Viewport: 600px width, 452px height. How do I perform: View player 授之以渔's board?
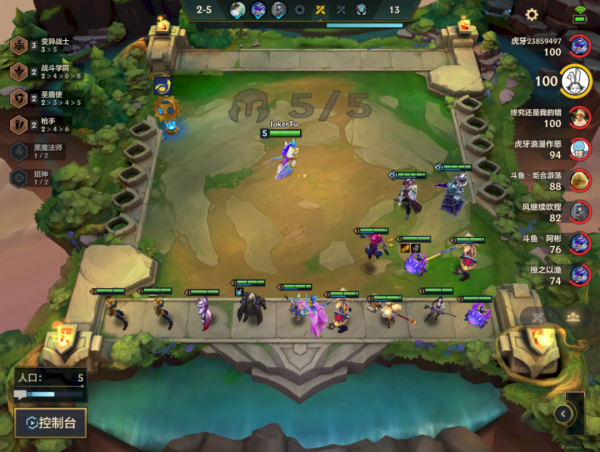[578, 274]
